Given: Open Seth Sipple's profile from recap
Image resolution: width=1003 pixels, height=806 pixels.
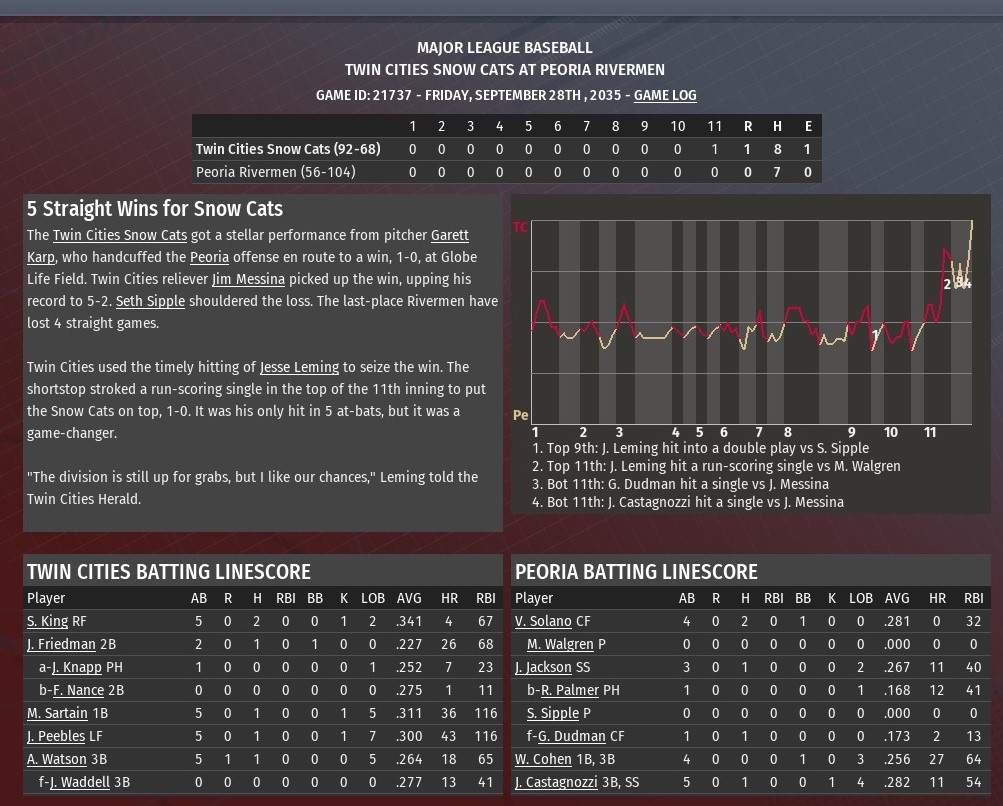Looking at the screenshot, I should point(150,301).
